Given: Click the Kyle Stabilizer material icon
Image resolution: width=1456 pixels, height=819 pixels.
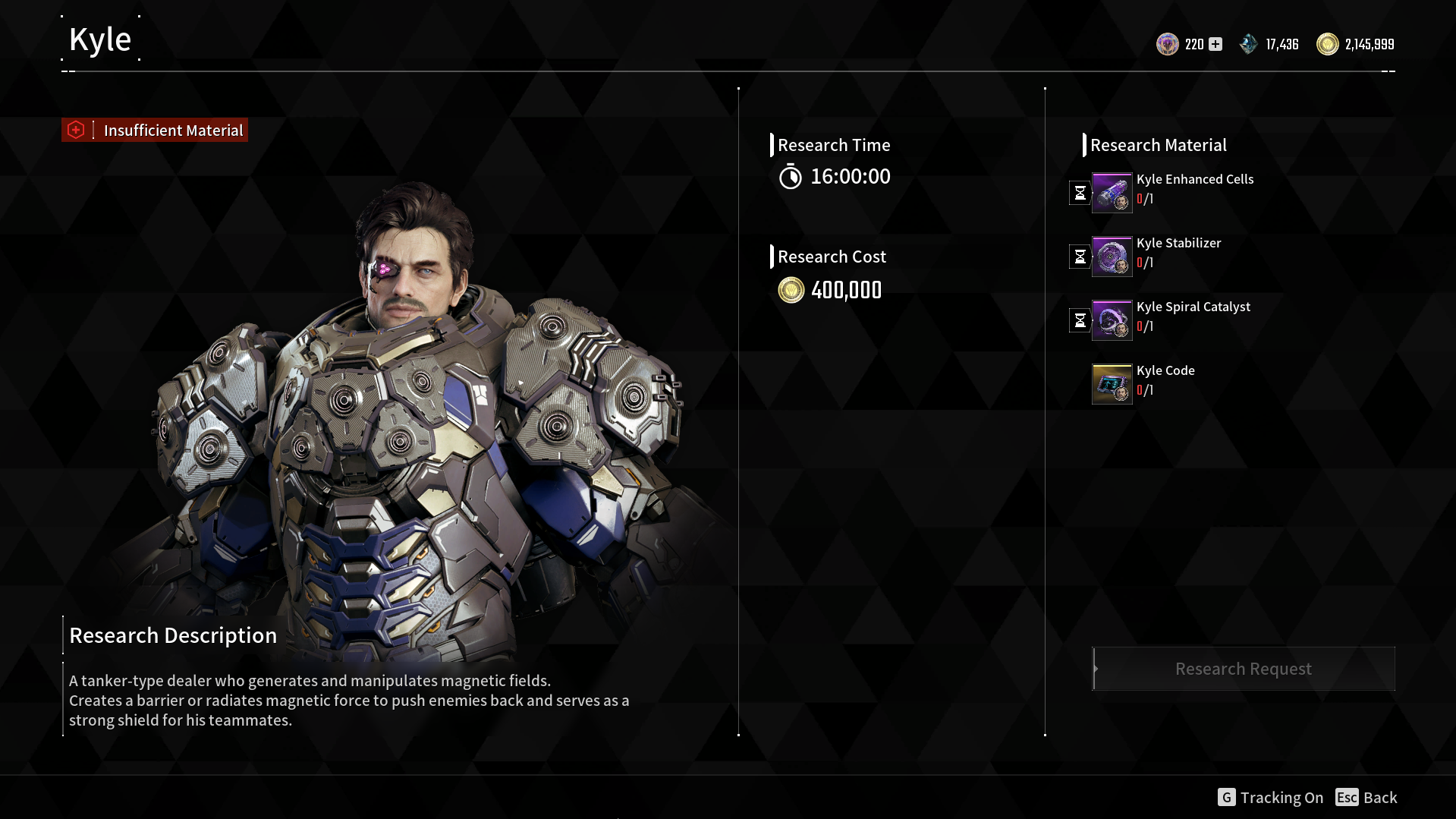Looking at the screenshot, I should [x=1111, y=256].
